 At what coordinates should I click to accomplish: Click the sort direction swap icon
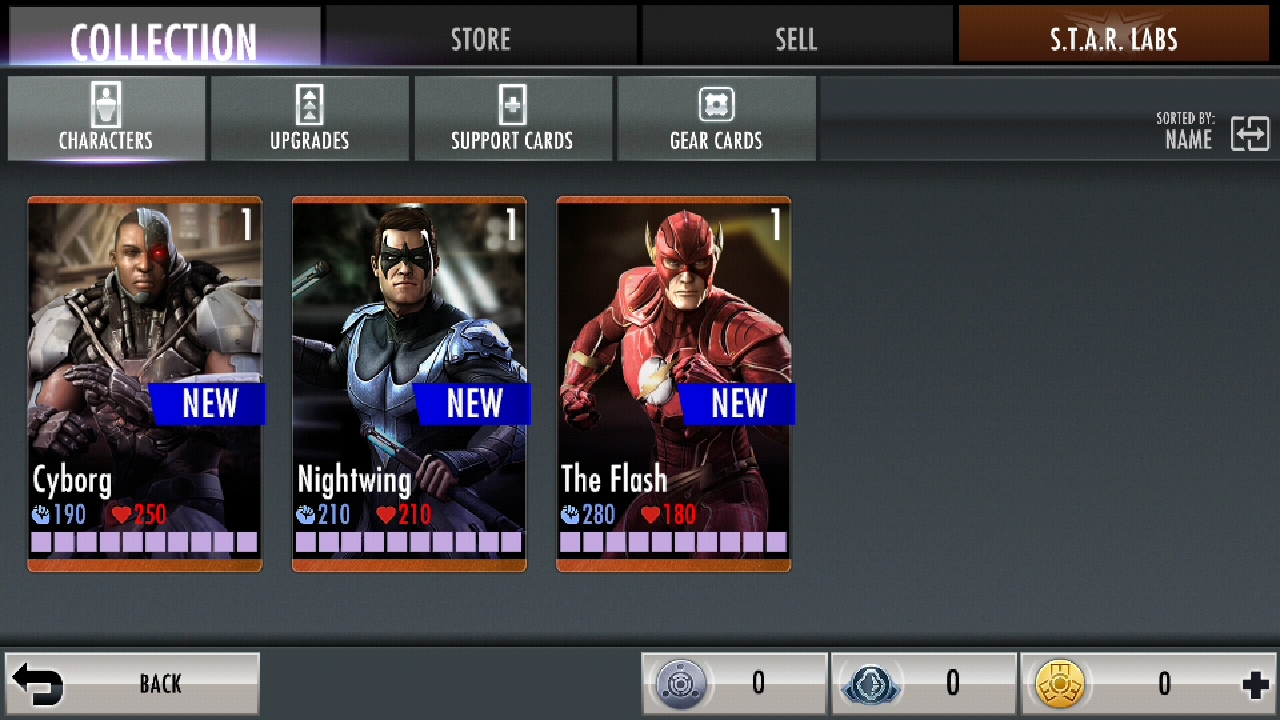[x=1251, y=131]
